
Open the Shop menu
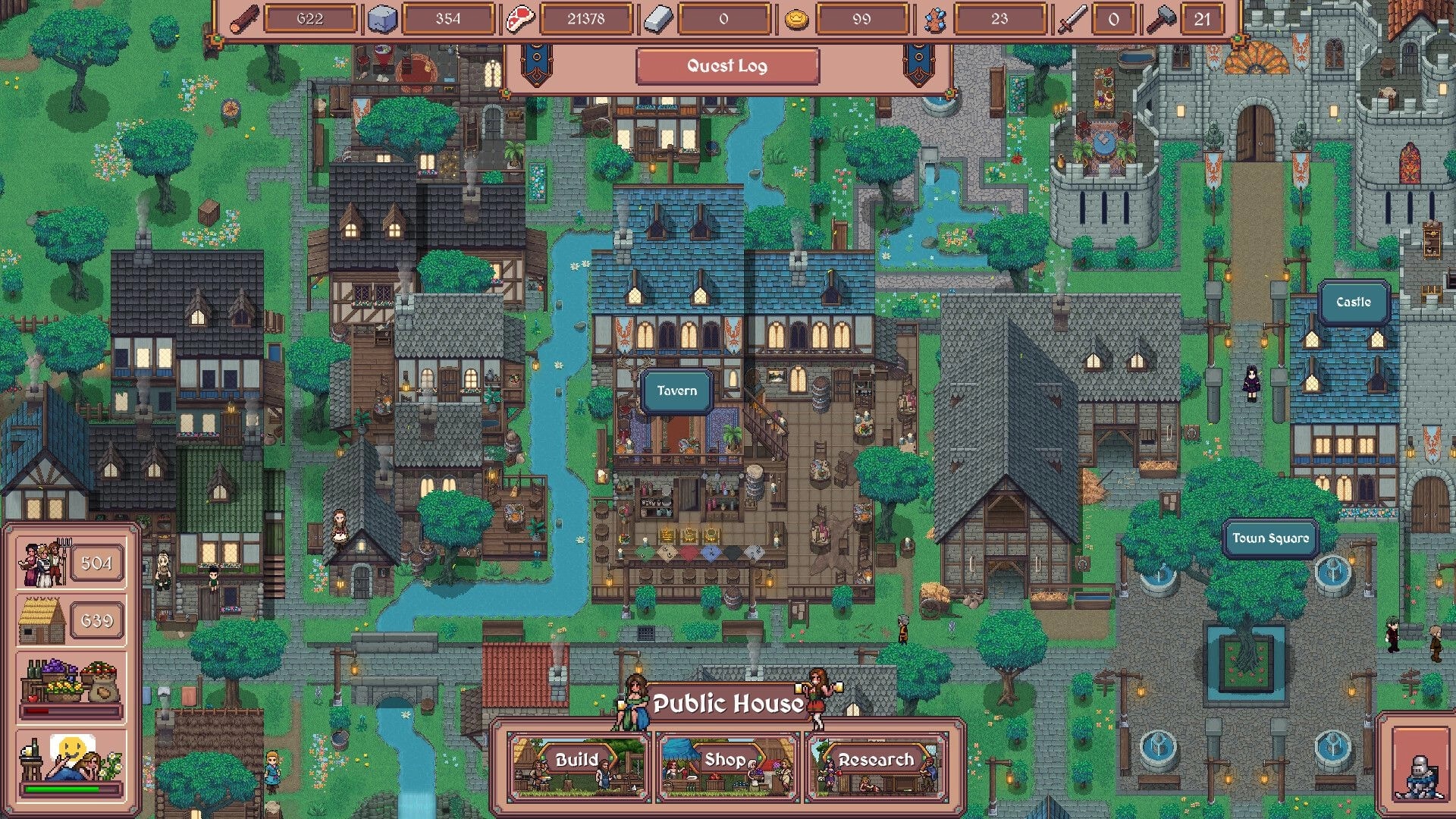(x=726, y=761)
